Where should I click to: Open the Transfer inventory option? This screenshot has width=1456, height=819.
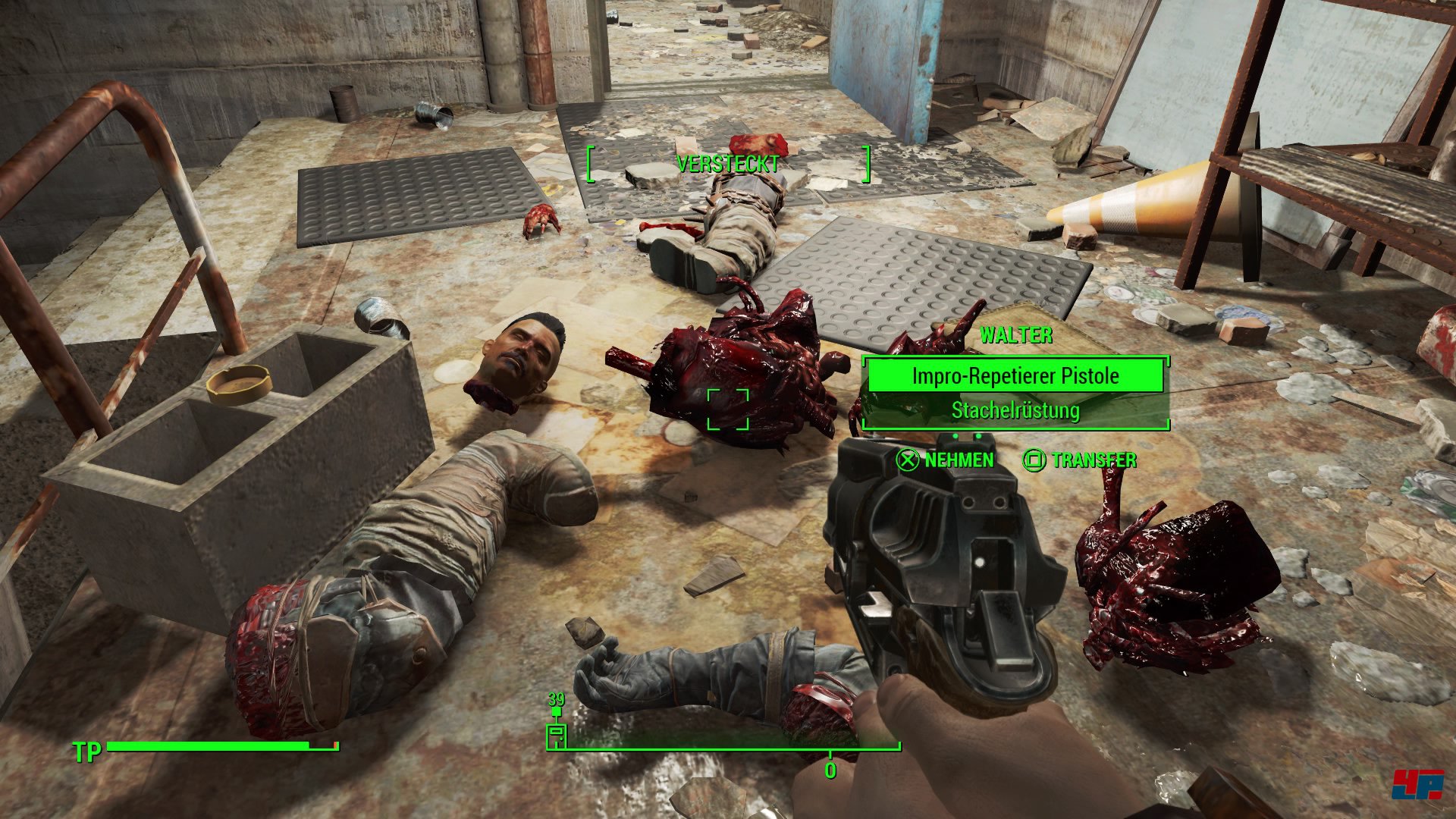[1080, 460]
